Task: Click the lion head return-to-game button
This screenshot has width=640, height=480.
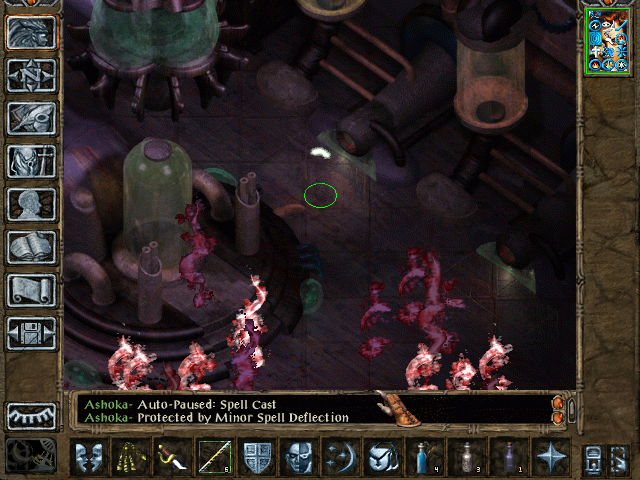Action: pyautogui.click(x=32, y=32)
